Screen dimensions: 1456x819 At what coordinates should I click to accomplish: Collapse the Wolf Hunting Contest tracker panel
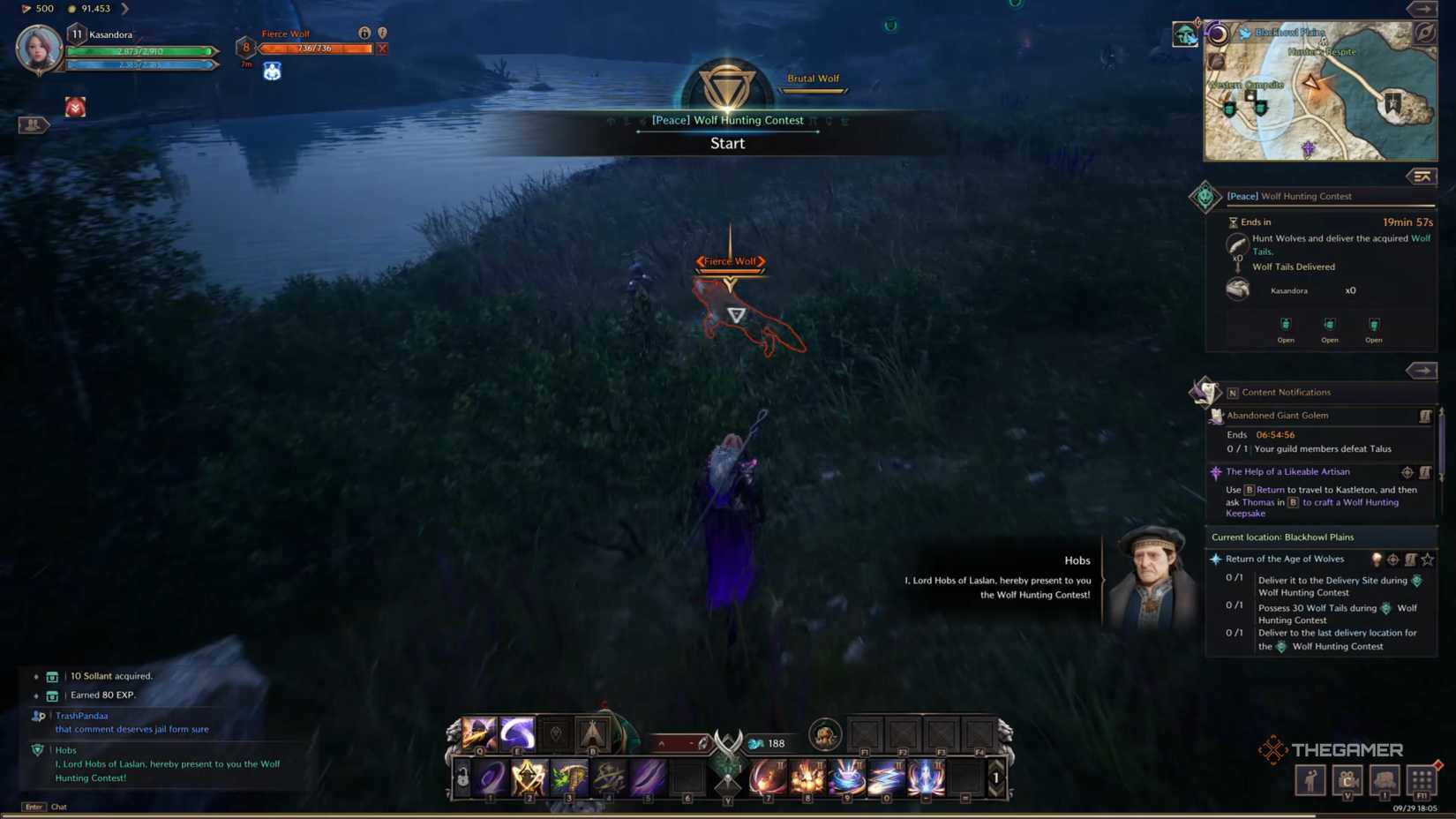tap(1422, 177)
